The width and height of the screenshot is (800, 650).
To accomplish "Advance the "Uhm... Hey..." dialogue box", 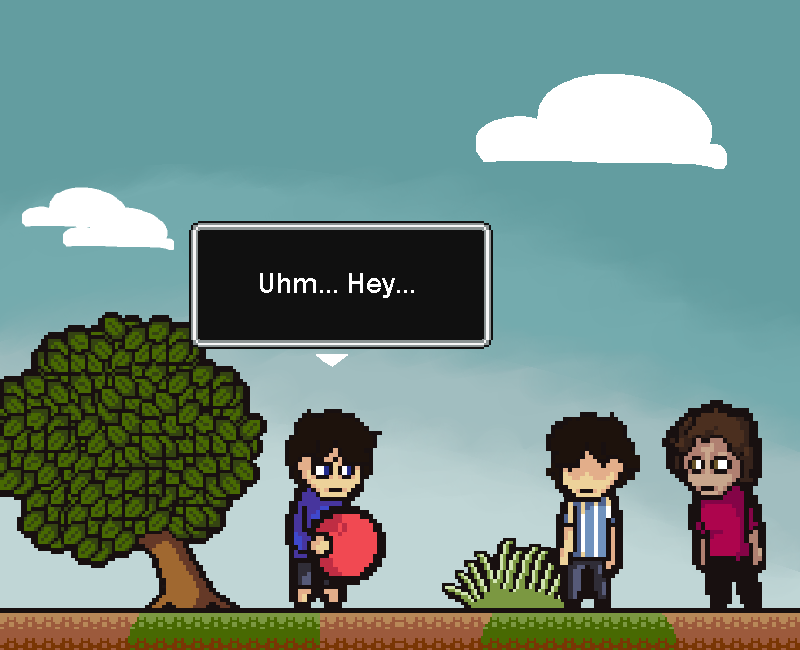I will (340, 285).
